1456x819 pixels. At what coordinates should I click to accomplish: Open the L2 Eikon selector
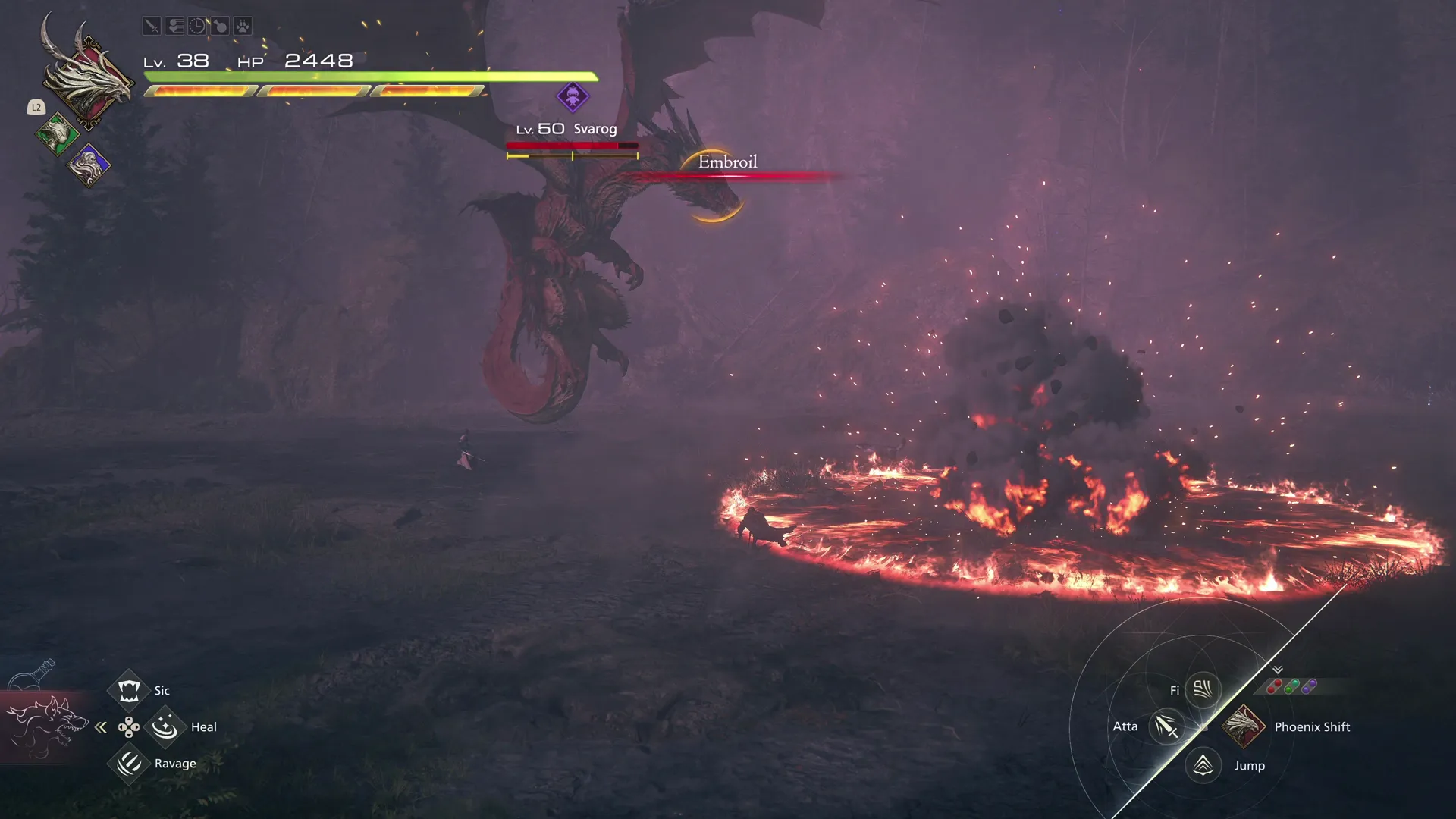[x=35, y=108]
